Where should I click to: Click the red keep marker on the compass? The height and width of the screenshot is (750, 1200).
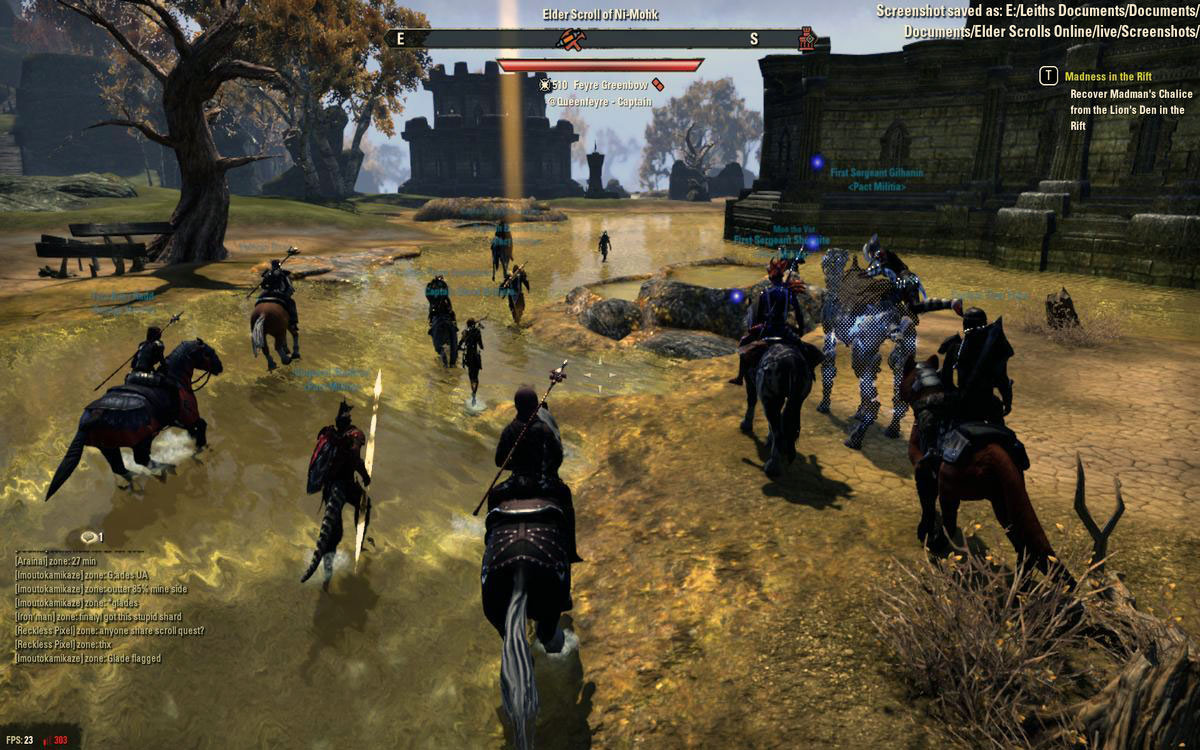click(x=807, y=39)
